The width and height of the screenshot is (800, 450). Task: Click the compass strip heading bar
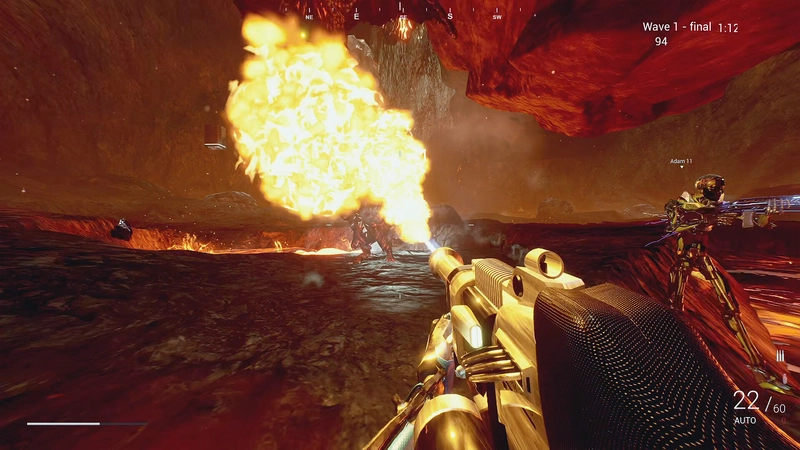403,15
